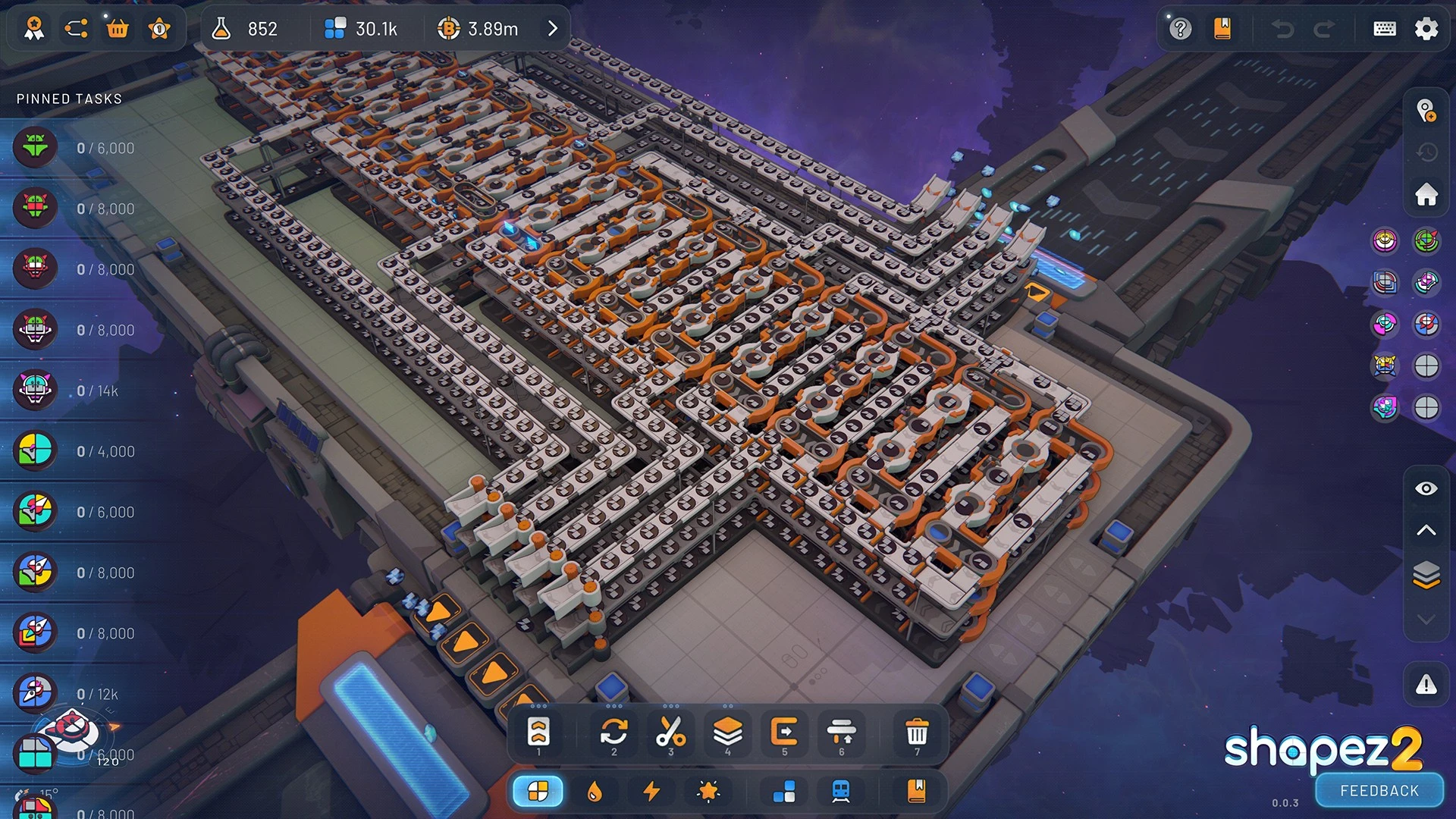This screenshot has width=1456, height=819.
Task: Pick the trash bin tool
Action: click(917, 733)
